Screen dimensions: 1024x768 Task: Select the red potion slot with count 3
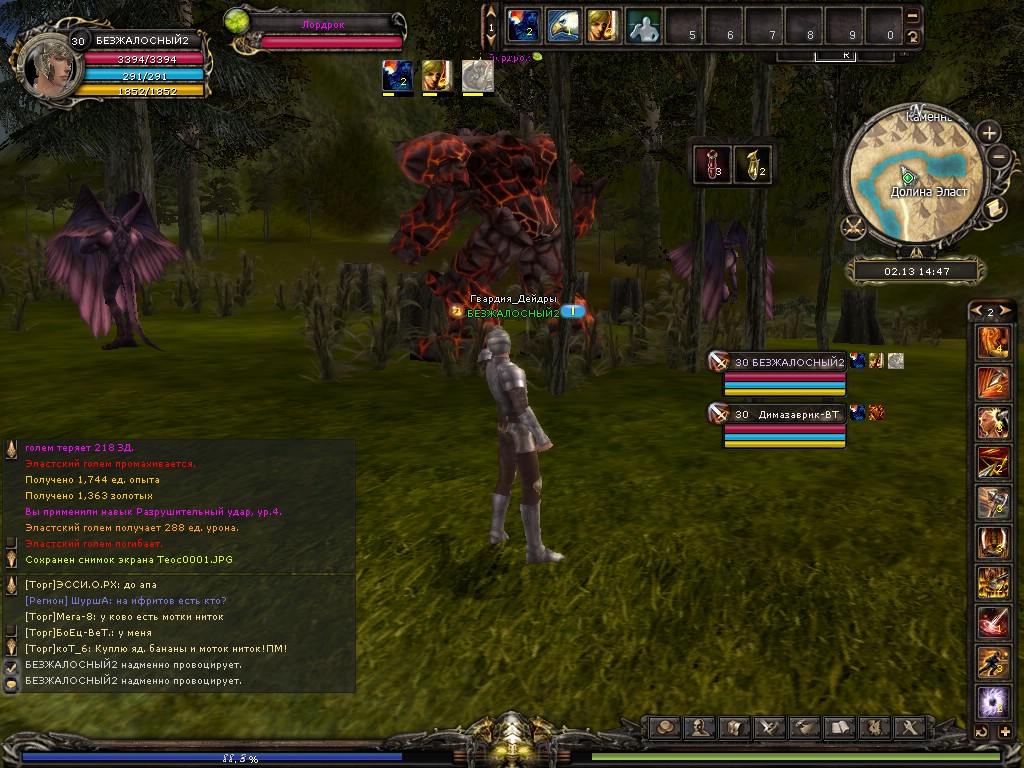pos(710,164)
